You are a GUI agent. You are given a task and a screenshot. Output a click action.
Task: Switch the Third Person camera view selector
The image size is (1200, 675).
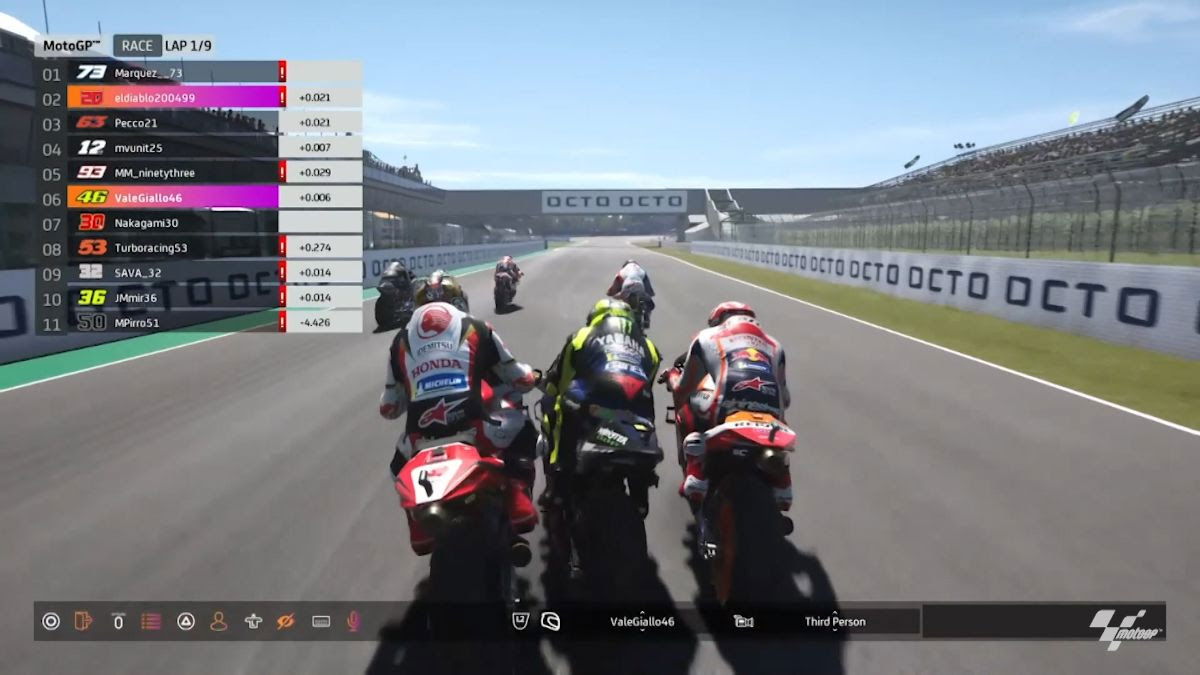[835, 621]
